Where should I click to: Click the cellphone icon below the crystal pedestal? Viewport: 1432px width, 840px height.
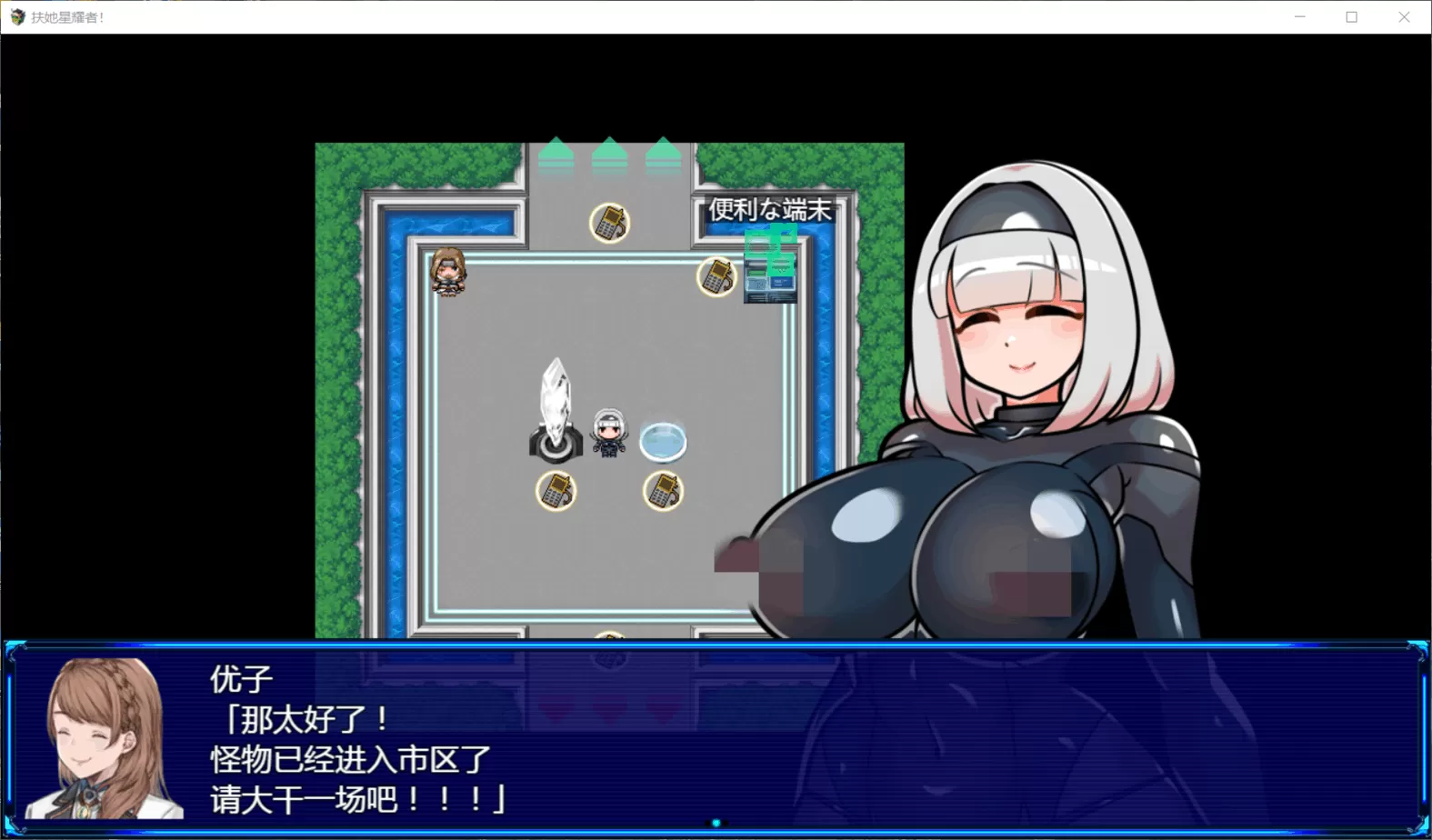tap(557, 492)
